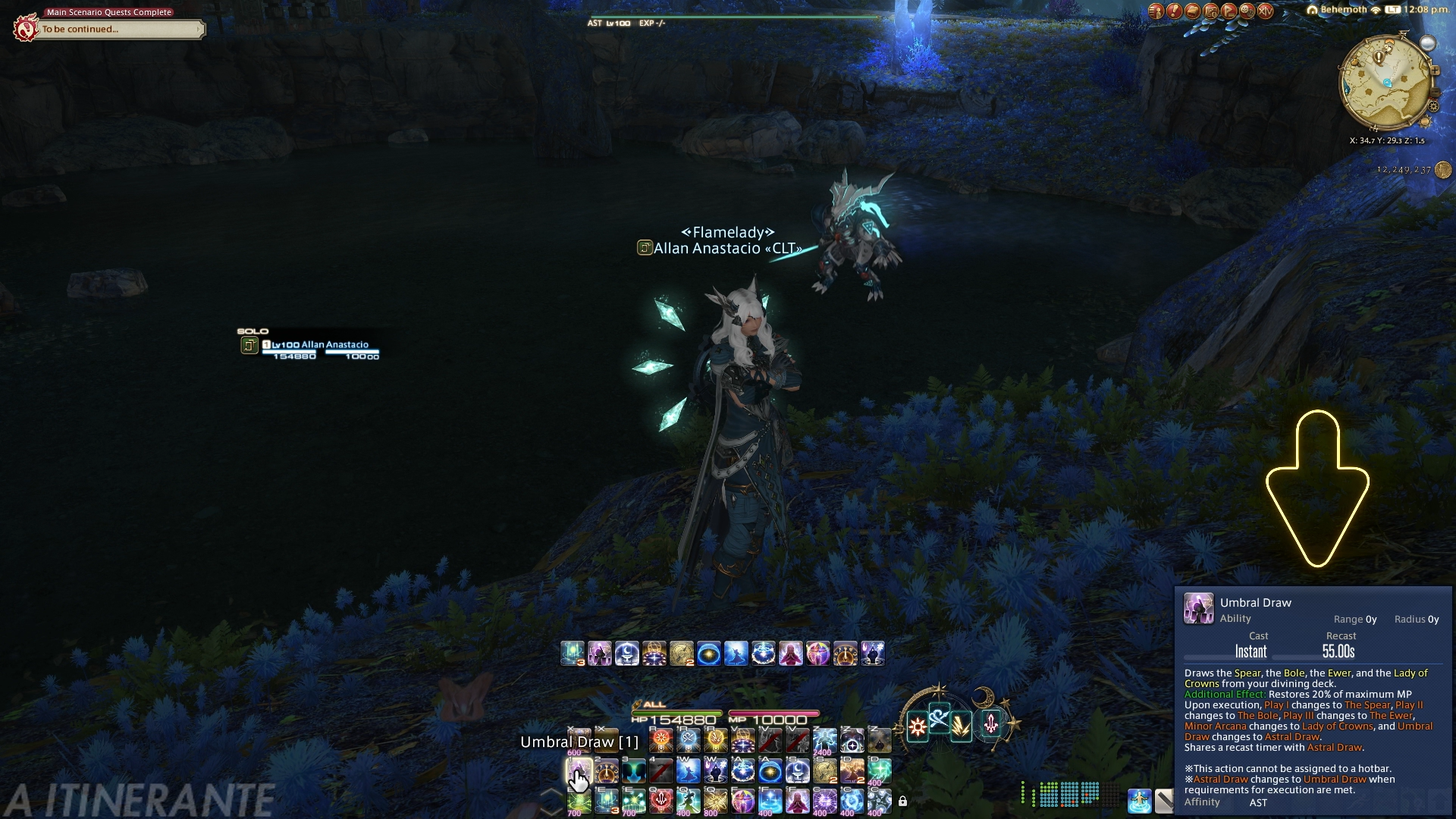Open minimap settings gear

(x=1433, y=107)
